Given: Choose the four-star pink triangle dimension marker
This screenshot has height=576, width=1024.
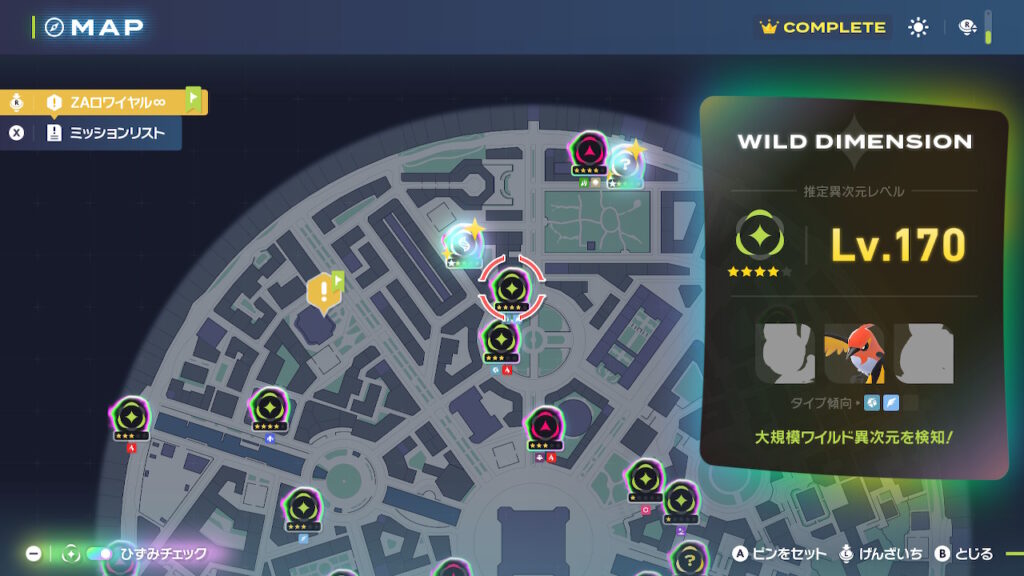Looking at the screenshot, I should click(x=589, y=151).
